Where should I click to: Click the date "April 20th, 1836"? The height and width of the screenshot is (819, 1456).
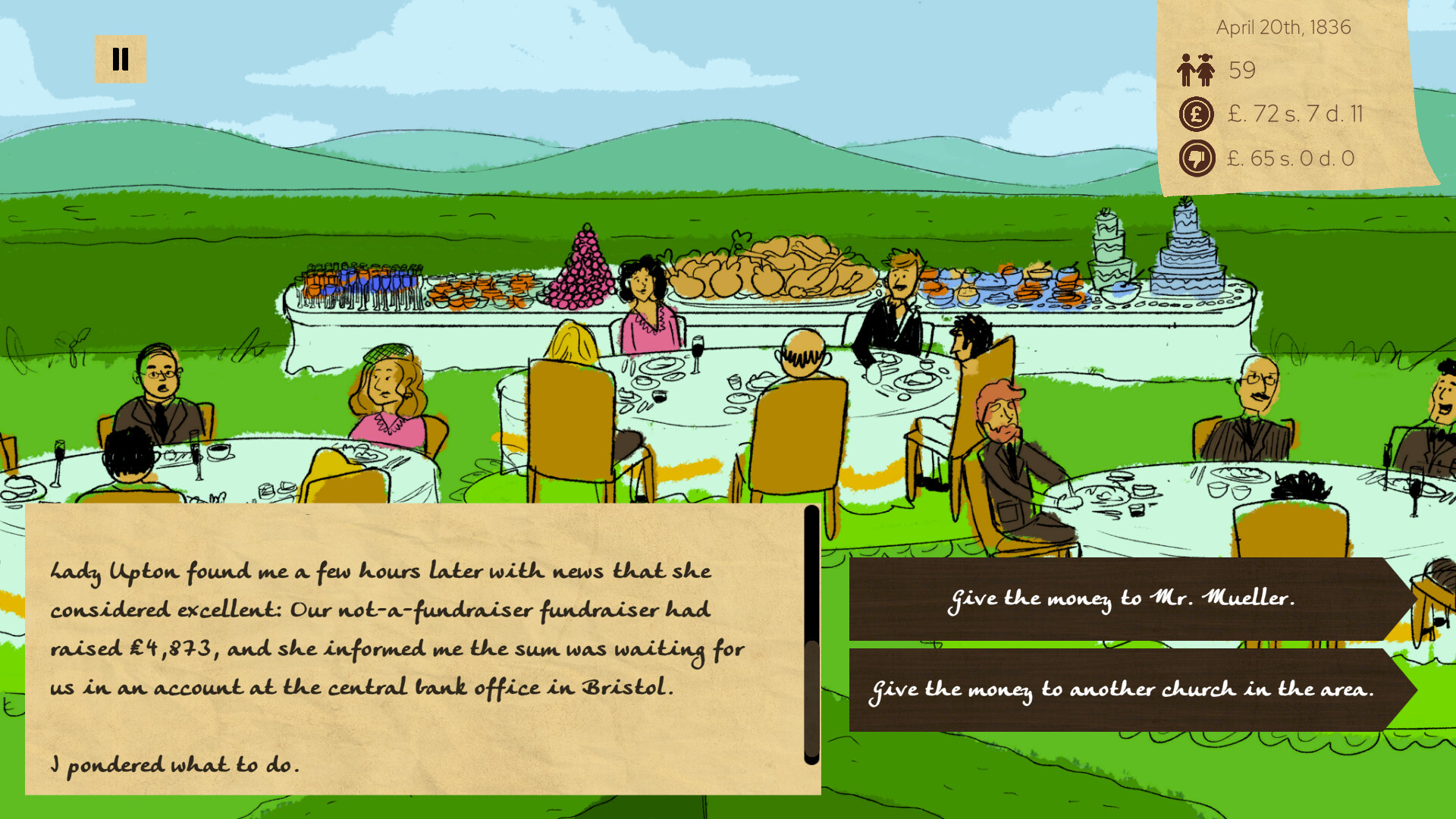tap(1285, 27)
